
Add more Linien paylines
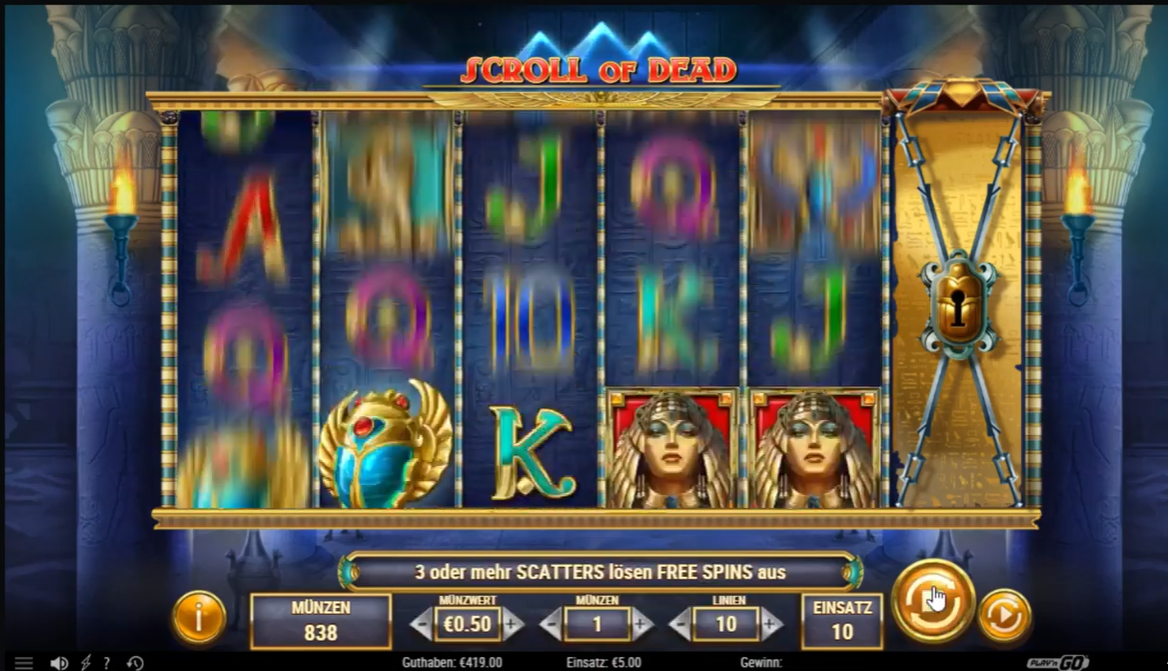click(x=771, y=625)
